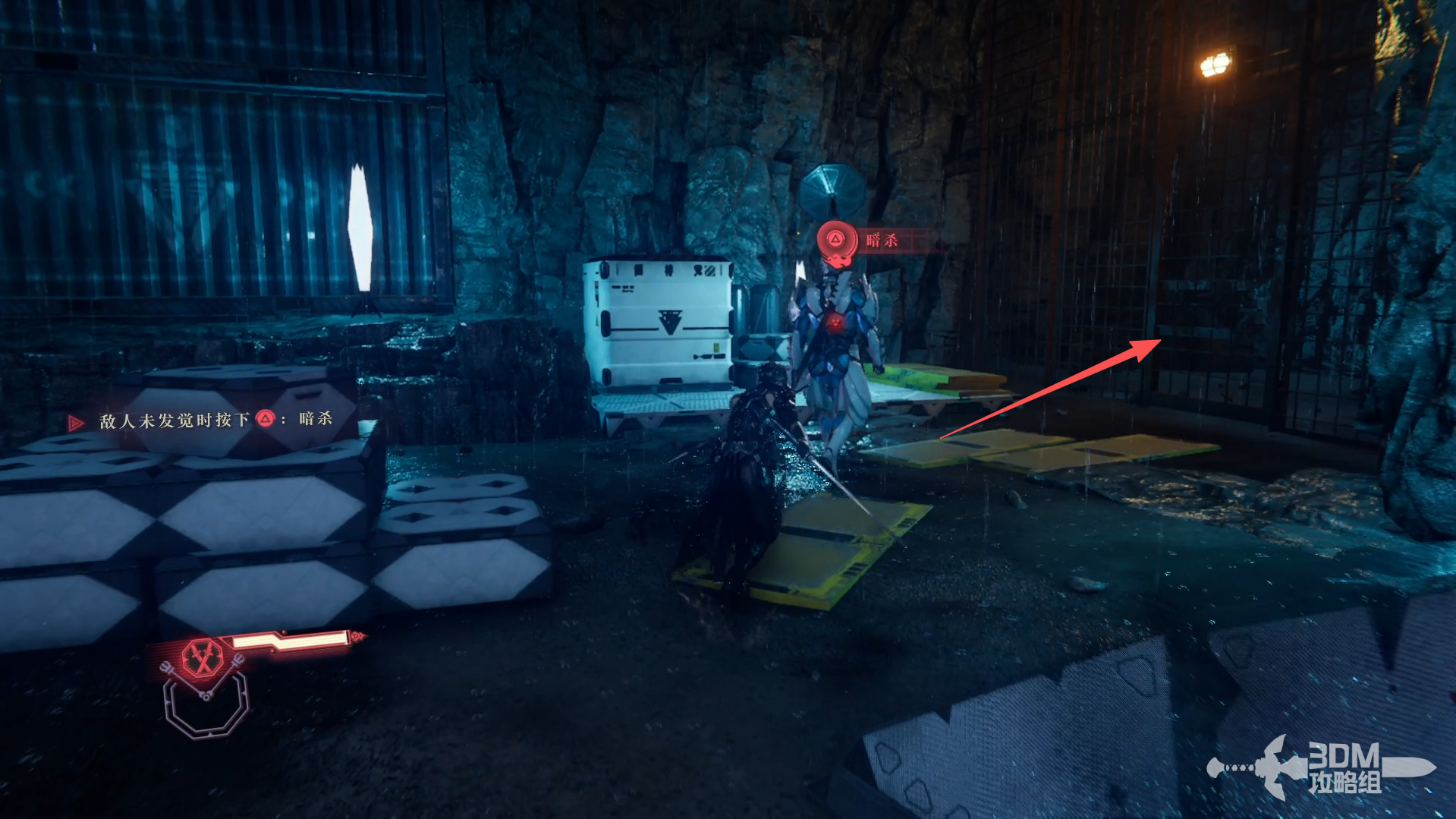Select the crossed swords weapon emblem
The height and width of the screenshot is (819, 1456).
pyautogui.click(x=202, y=656)
